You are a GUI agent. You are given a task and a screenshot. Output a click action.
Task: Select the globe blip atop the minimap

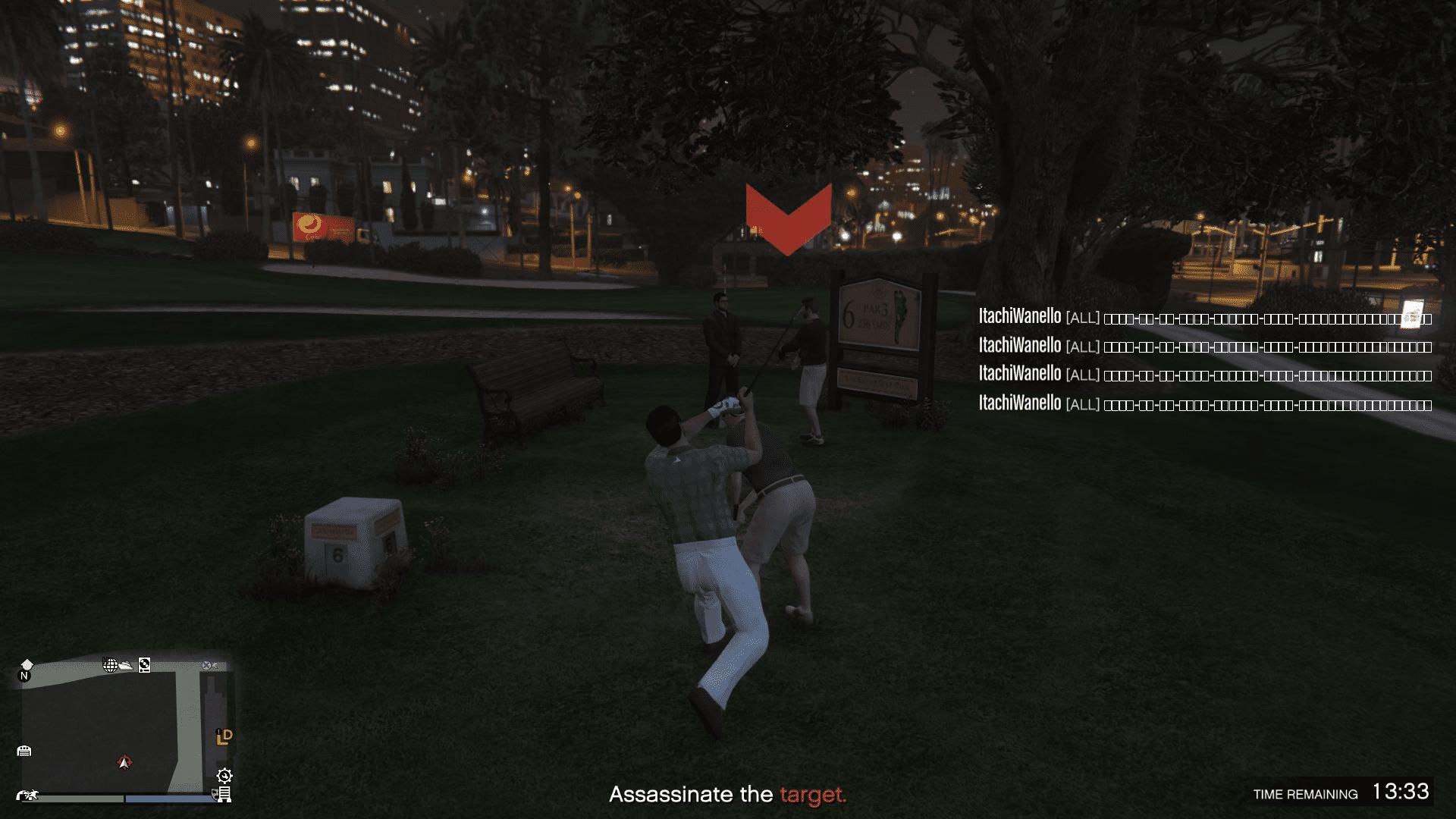click(x=110, y=665)
